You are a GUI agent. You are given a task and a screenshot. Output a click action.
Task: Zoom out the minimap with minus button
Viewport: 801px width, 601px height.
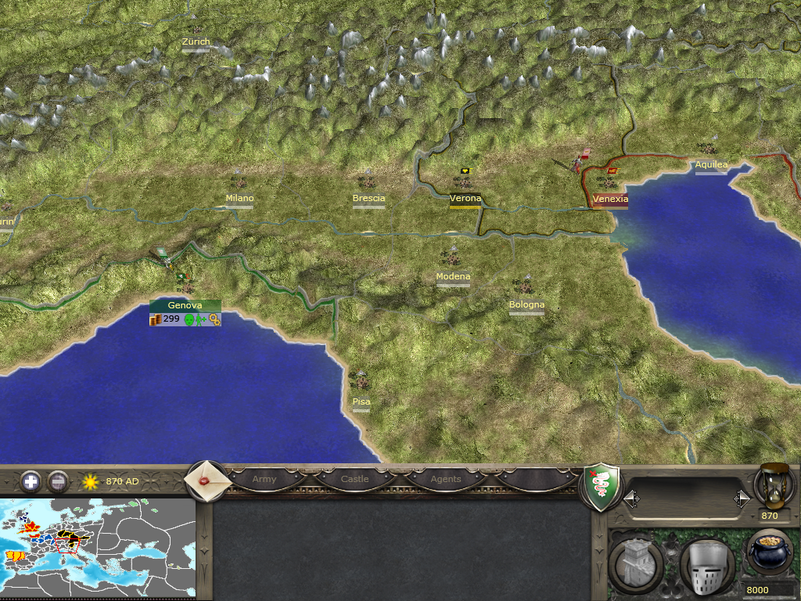(x=59, y=481)
